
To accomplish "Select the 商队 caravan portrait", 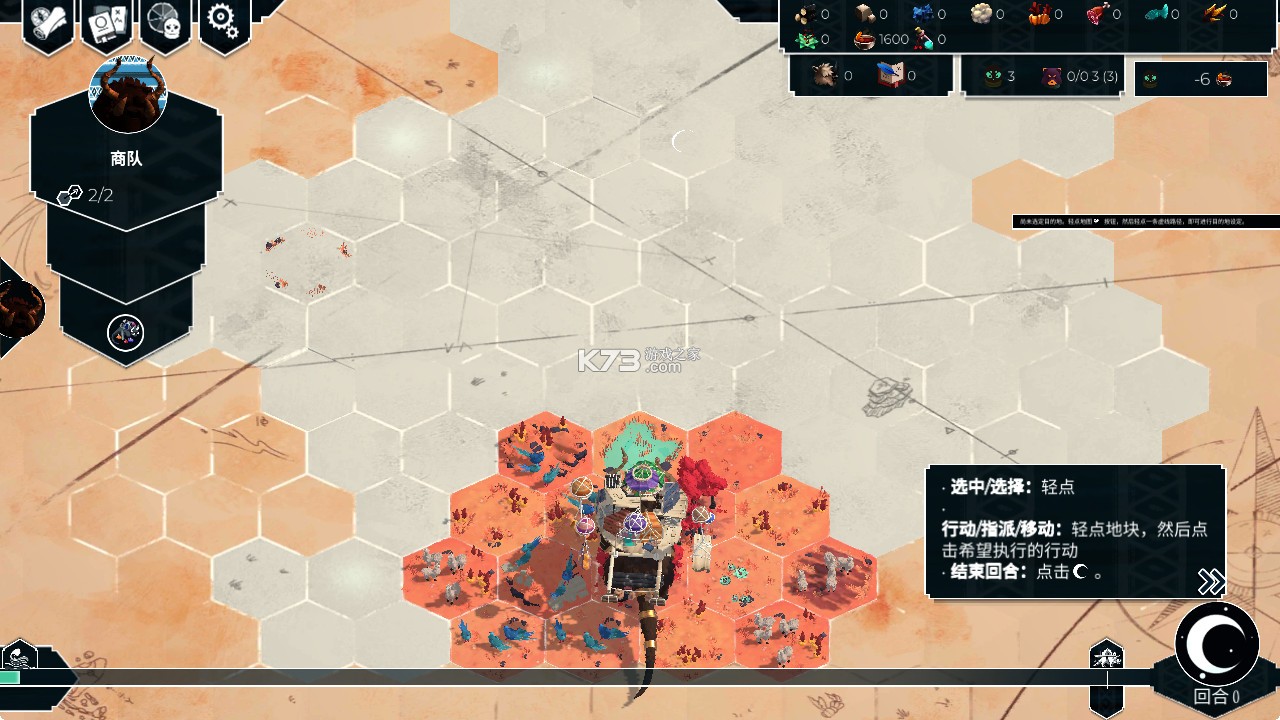I will (x=127, y=95).
